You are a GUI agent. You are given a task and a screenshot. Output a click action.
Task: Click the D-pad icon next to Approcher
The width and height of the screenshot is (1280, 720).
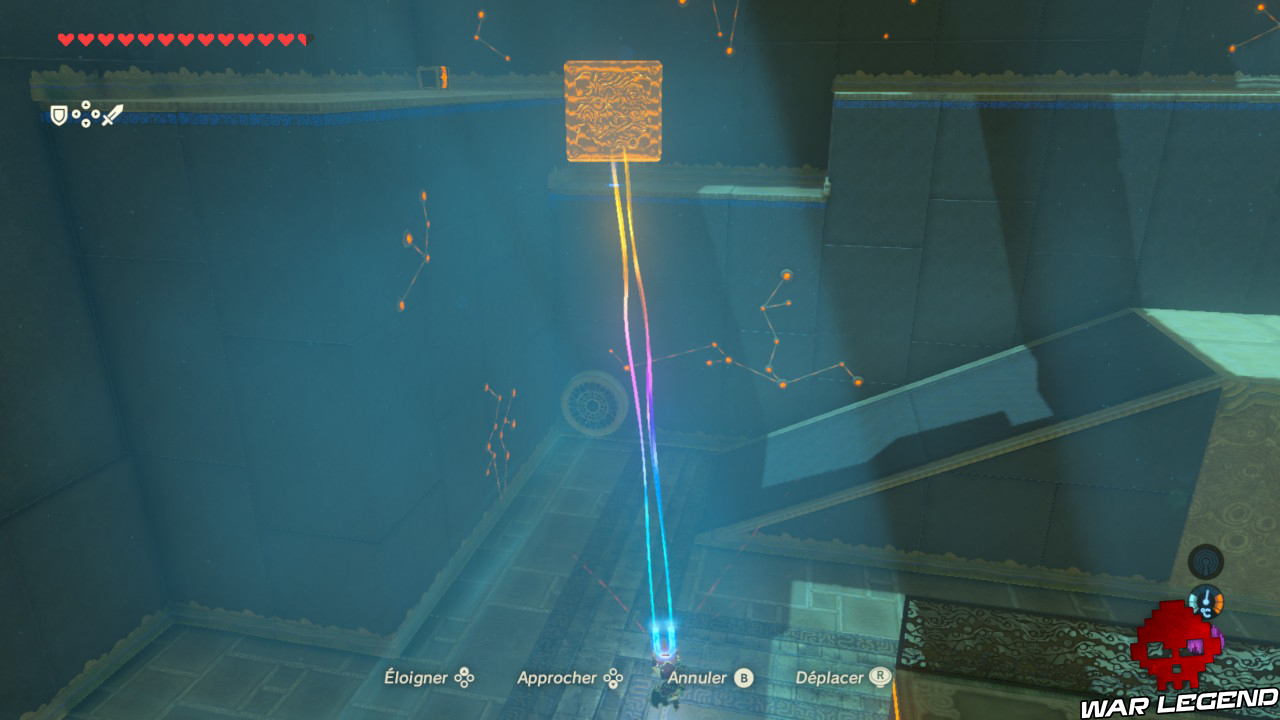(611, 677)
